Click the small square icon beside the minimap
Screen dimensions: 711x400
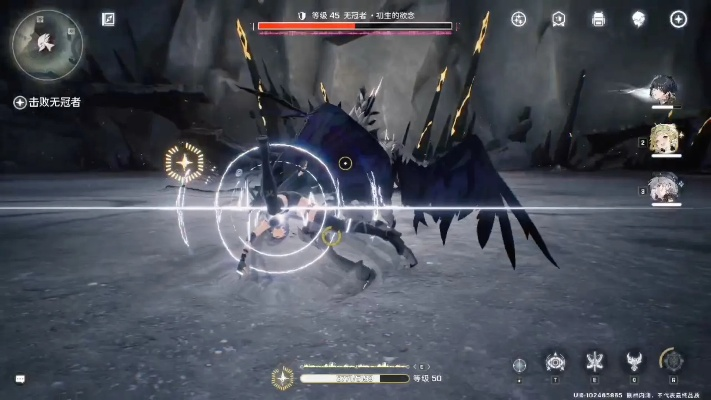click(x=108, y=19)
